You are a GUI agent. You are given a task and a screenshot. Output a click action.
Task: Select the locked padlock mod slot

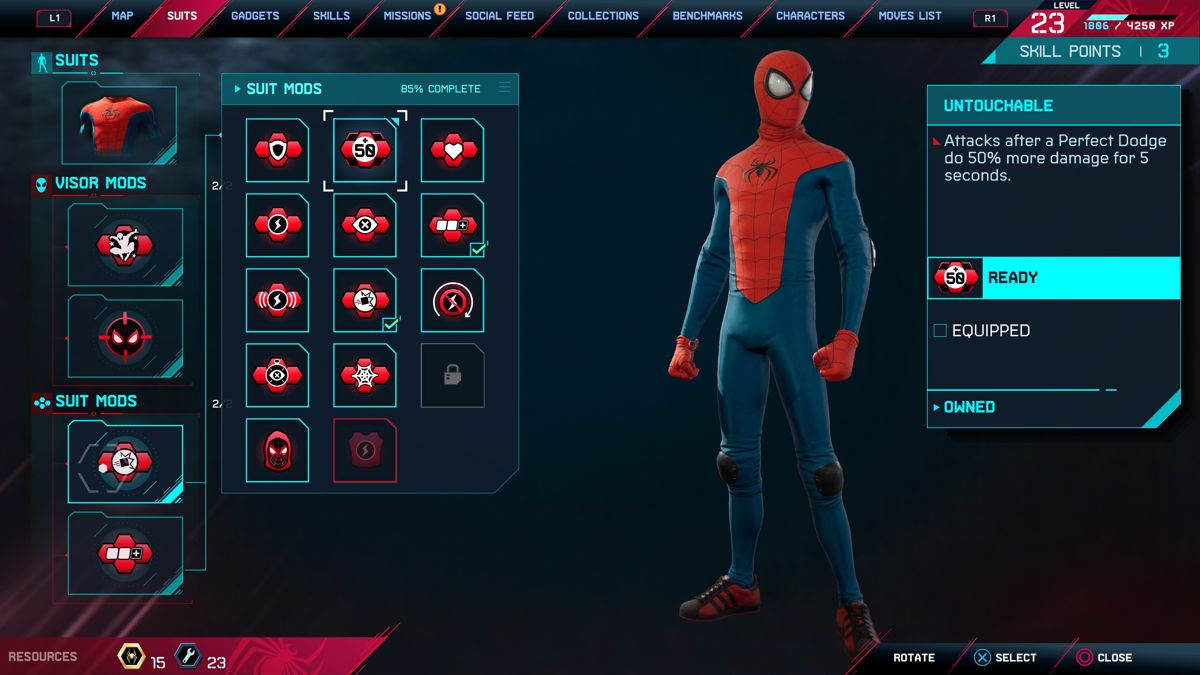point(452,375)
